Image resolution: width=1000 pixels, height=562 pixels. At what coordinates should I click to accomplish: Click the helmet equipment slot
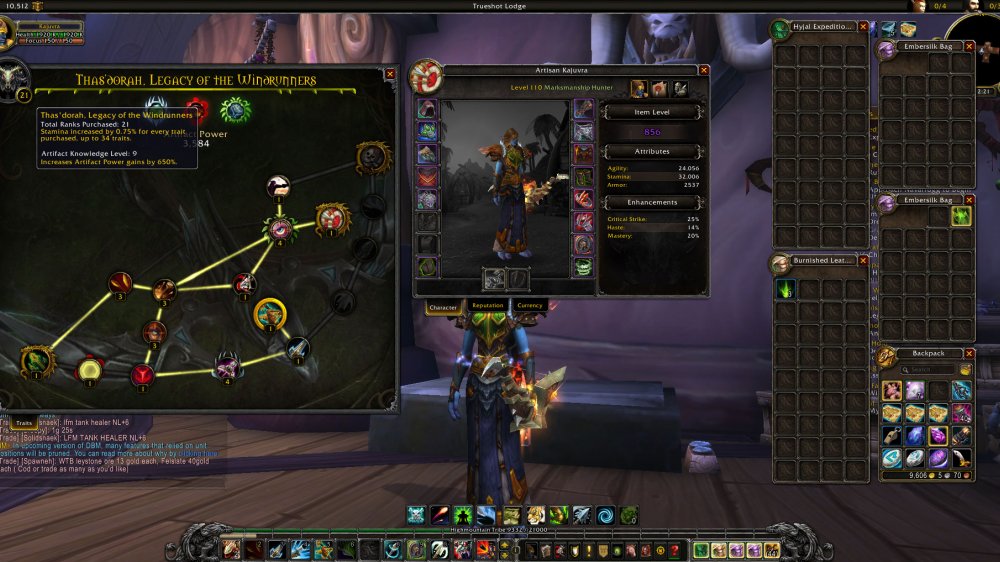point(426,108)
